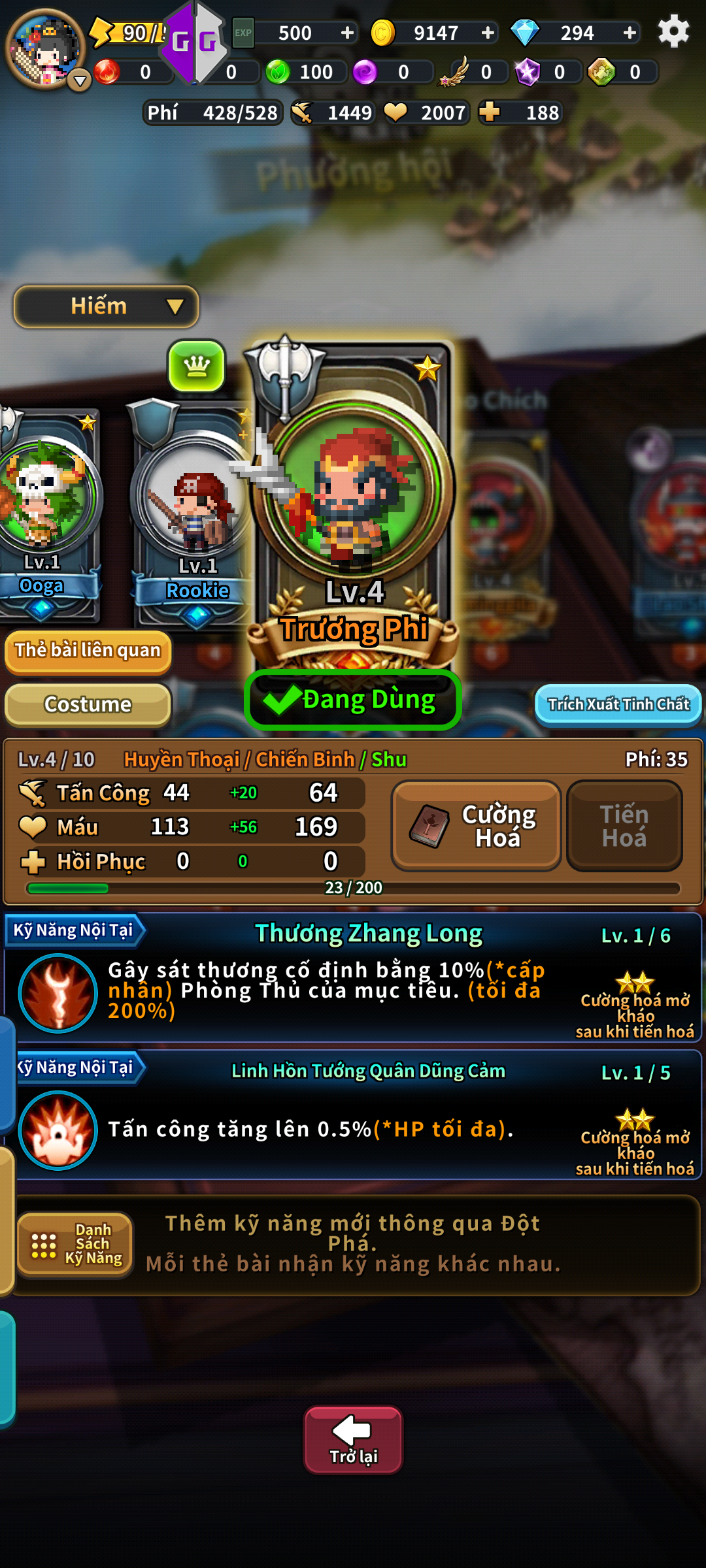Toggle the Đang Dùng button

click(x=353, y=700)
